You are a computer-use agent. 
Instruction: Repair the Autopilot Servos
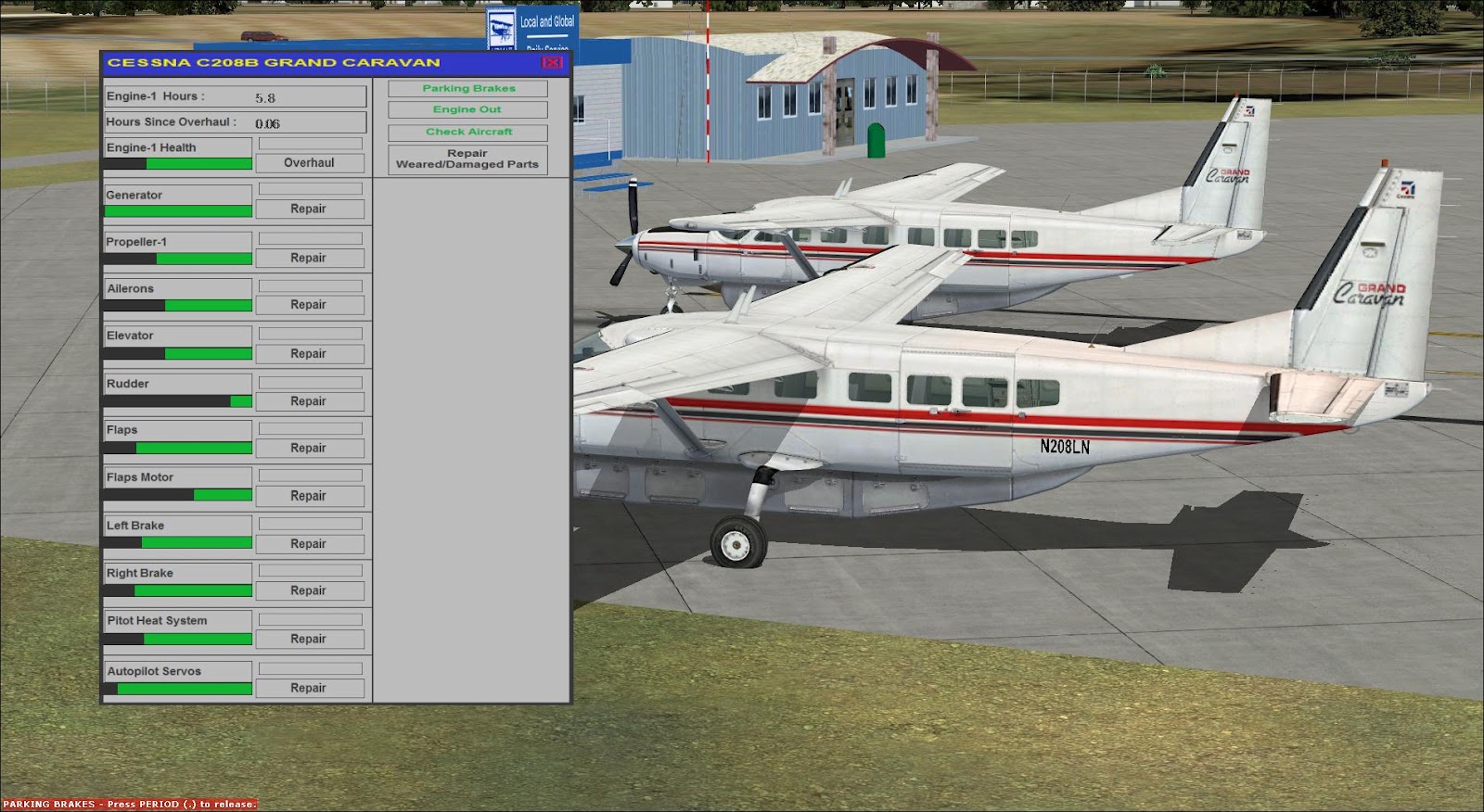pyautogui.click(x=311, y=688)
